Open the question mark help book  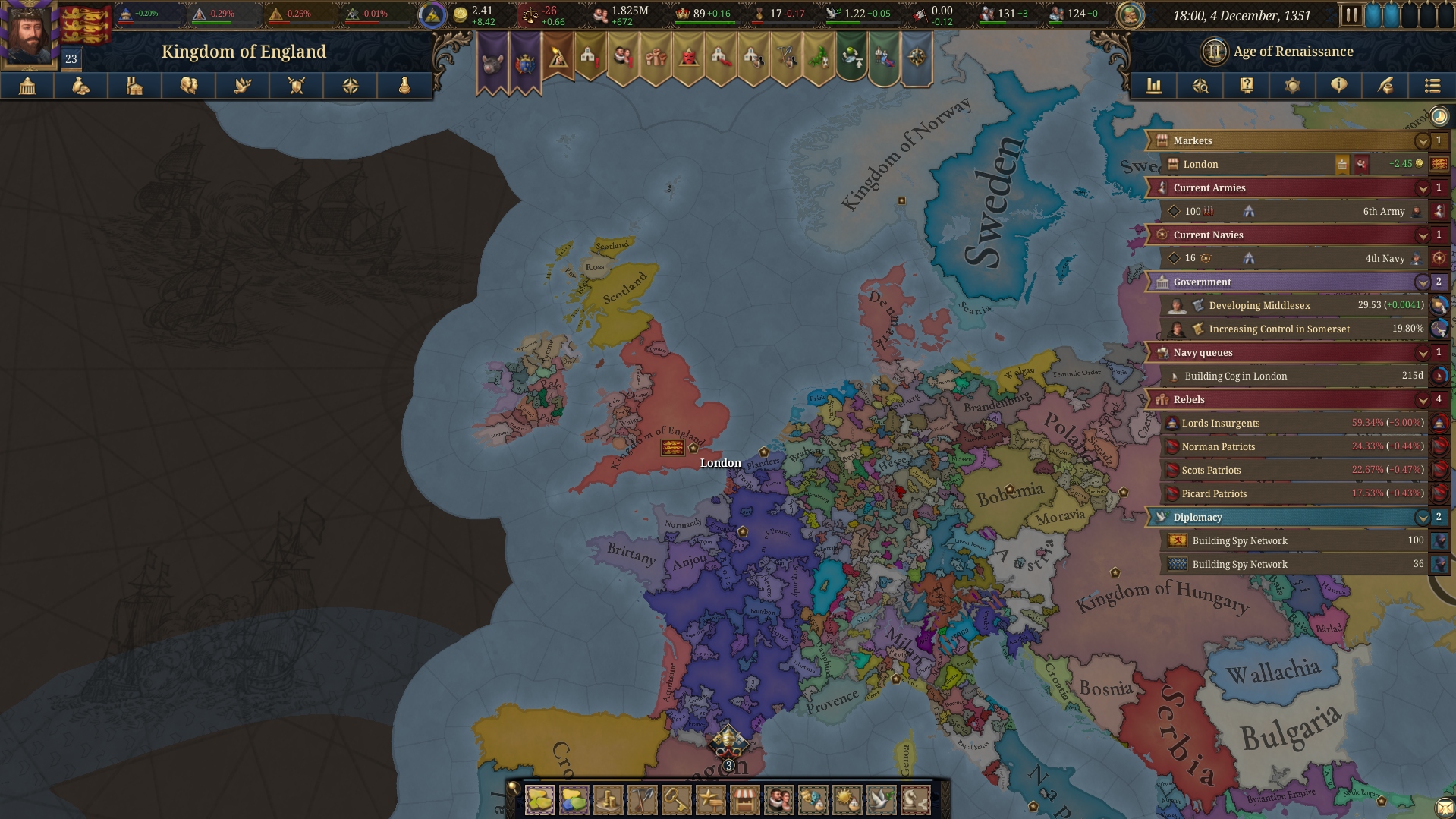[x=1247, y=86]
